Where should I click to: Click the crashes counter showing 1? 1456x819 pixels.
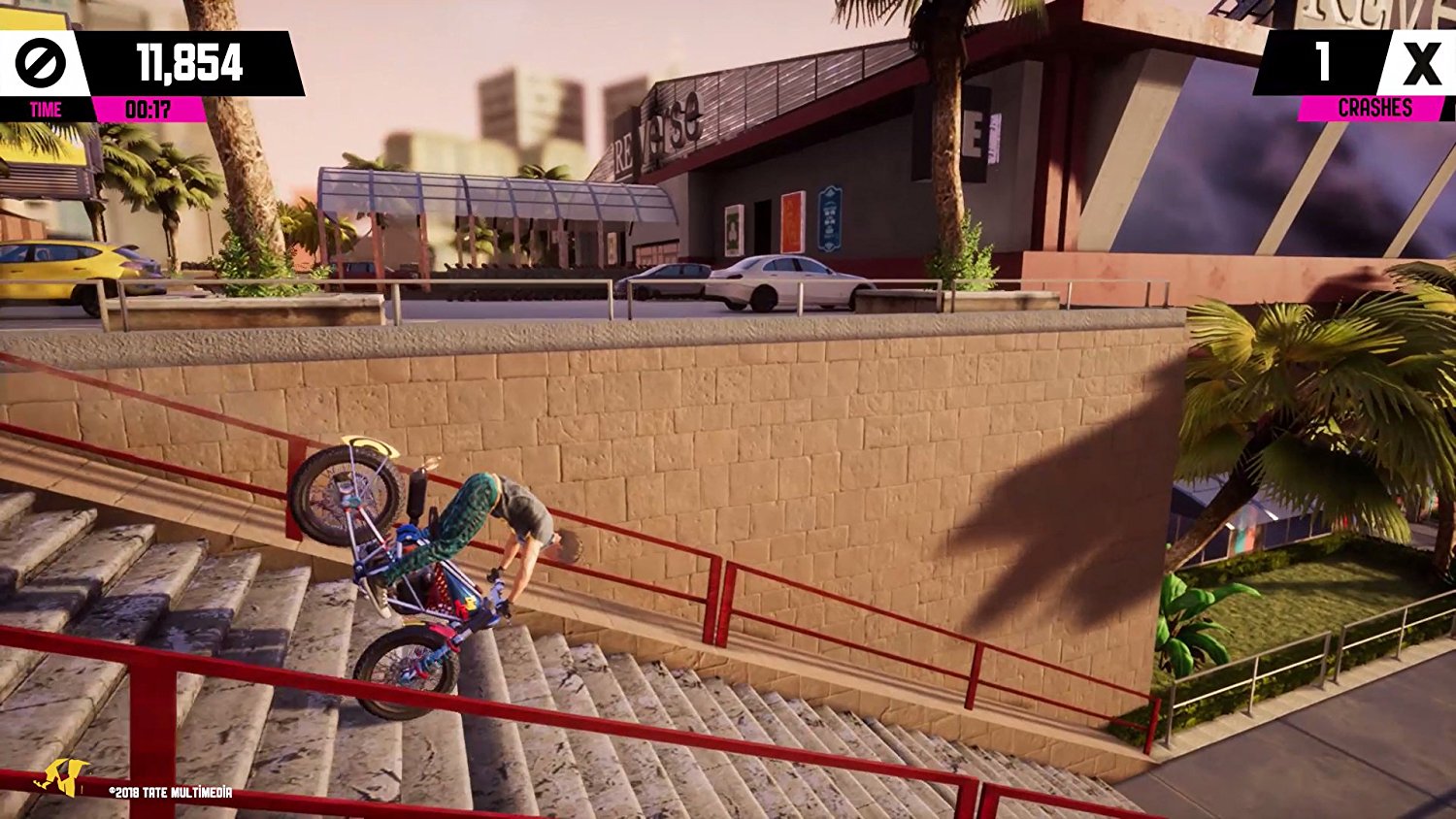click(1322, 62)
